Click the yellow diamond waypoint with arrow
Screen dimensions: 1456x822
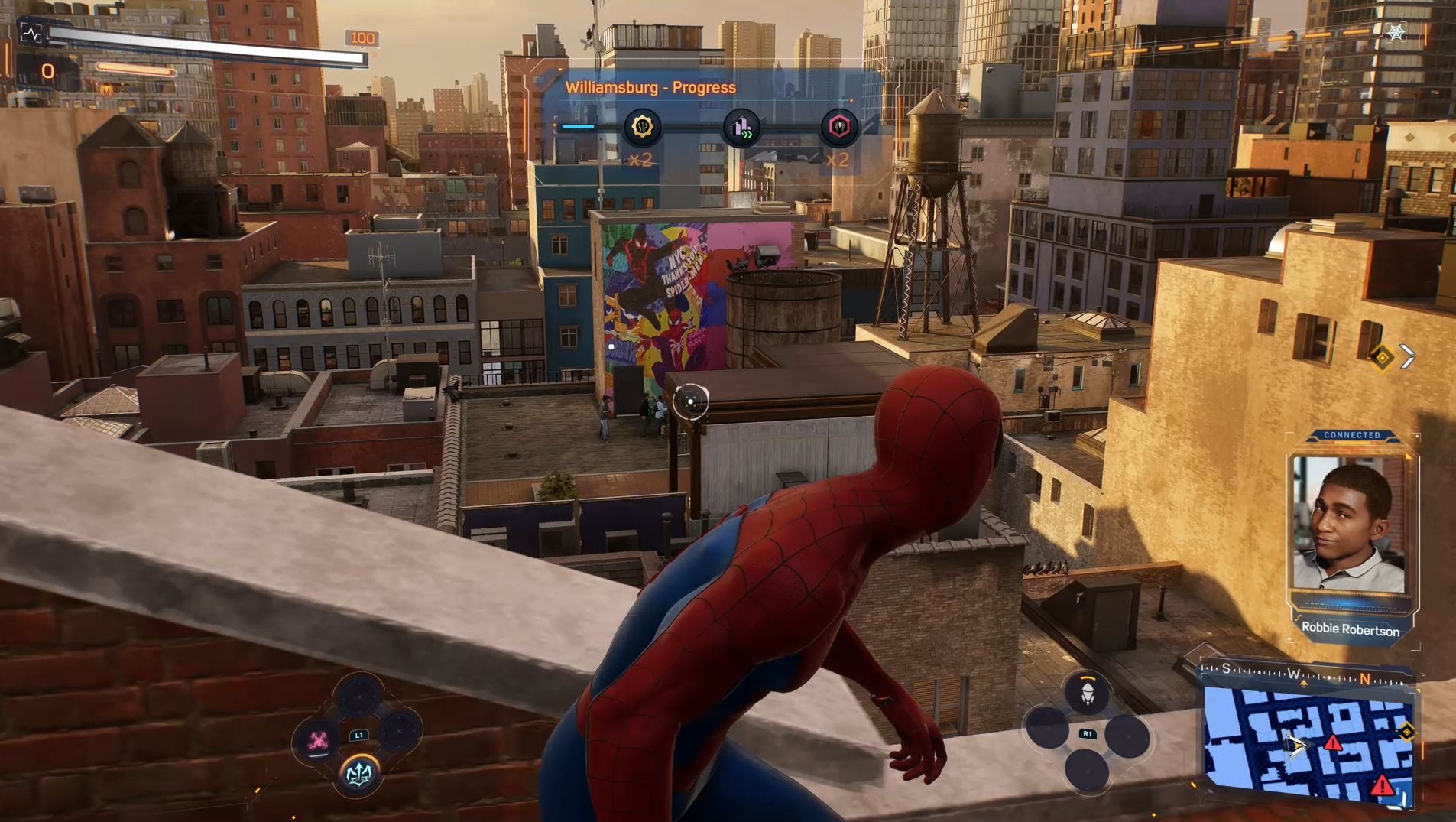tap(1382, 357)
